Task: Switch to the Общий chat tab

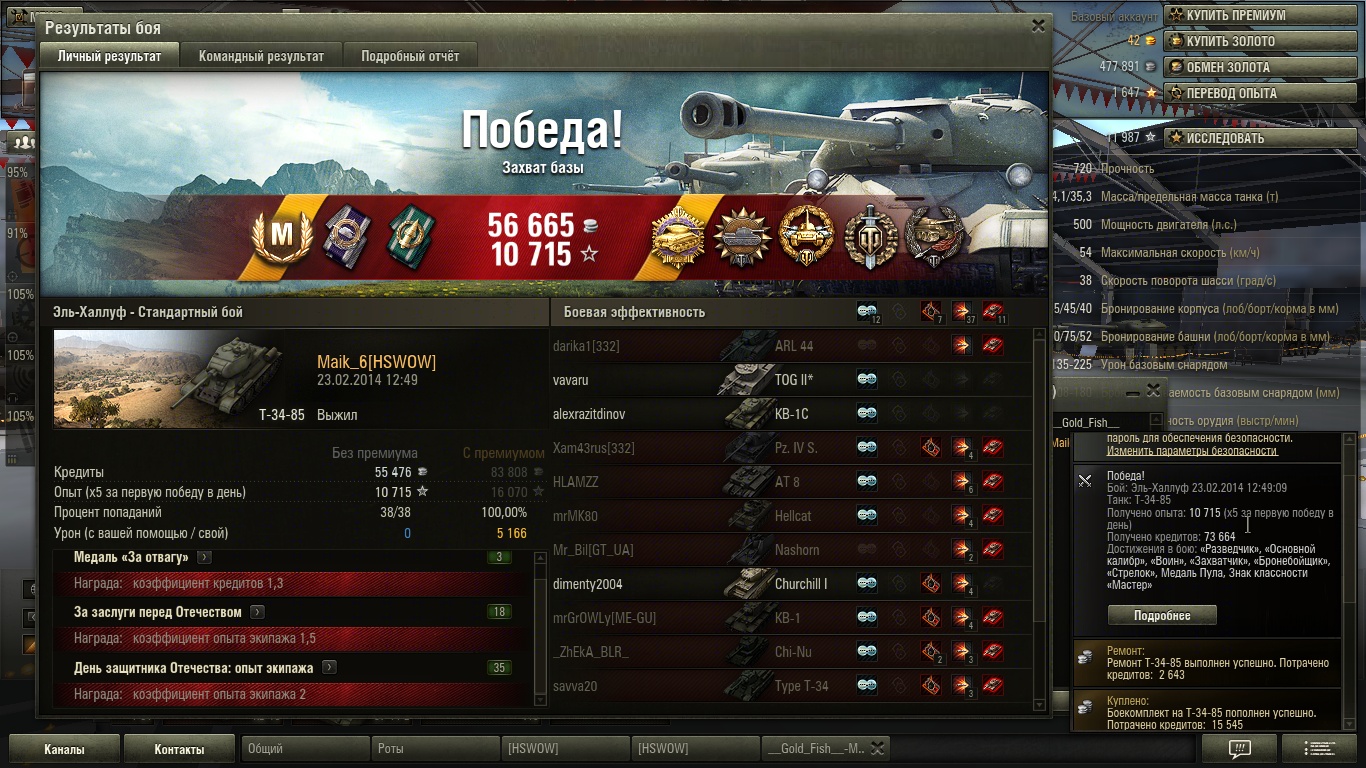Action: pyautogui.click(x=305, y=749)
